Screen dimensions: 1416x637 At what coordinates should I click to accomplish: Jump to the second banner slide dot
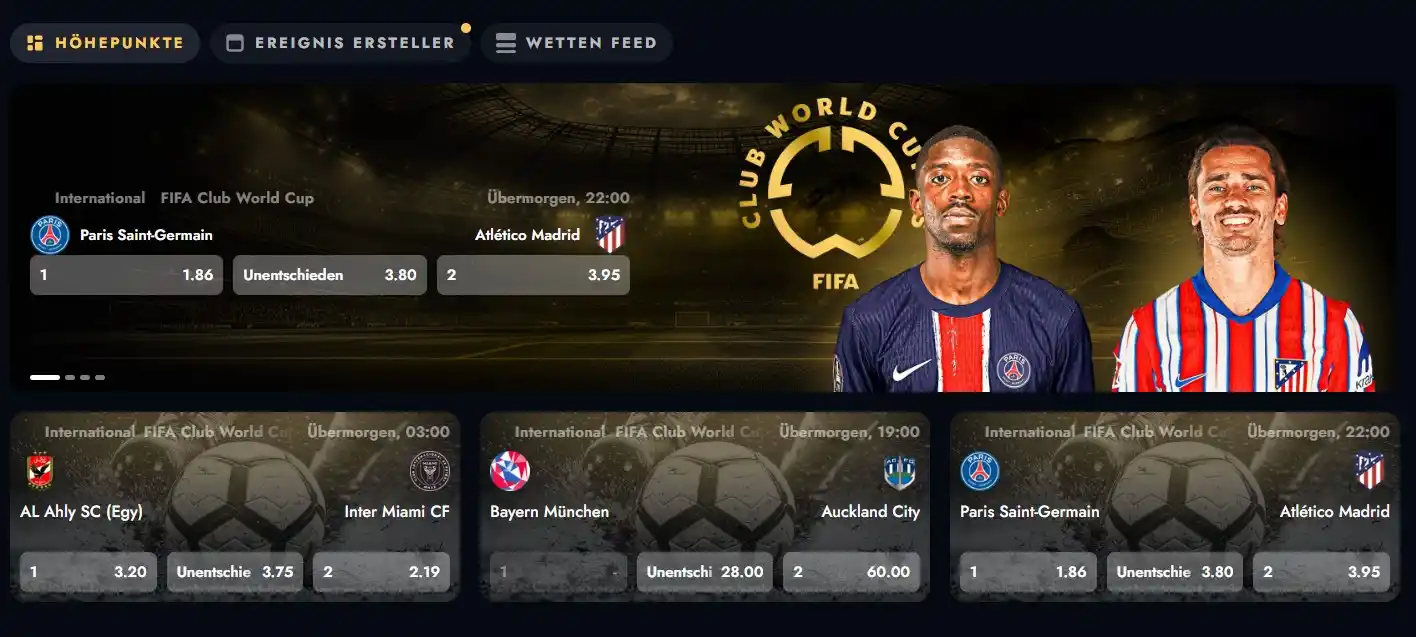pyautogui.click(x=70, y=378)
